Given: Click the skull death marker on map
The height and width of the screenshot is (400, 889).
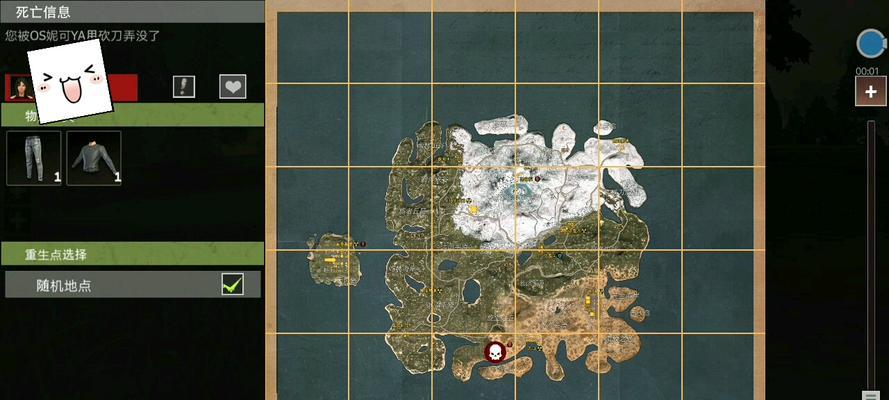Looking at the screenshot, I should click(494, 351).
